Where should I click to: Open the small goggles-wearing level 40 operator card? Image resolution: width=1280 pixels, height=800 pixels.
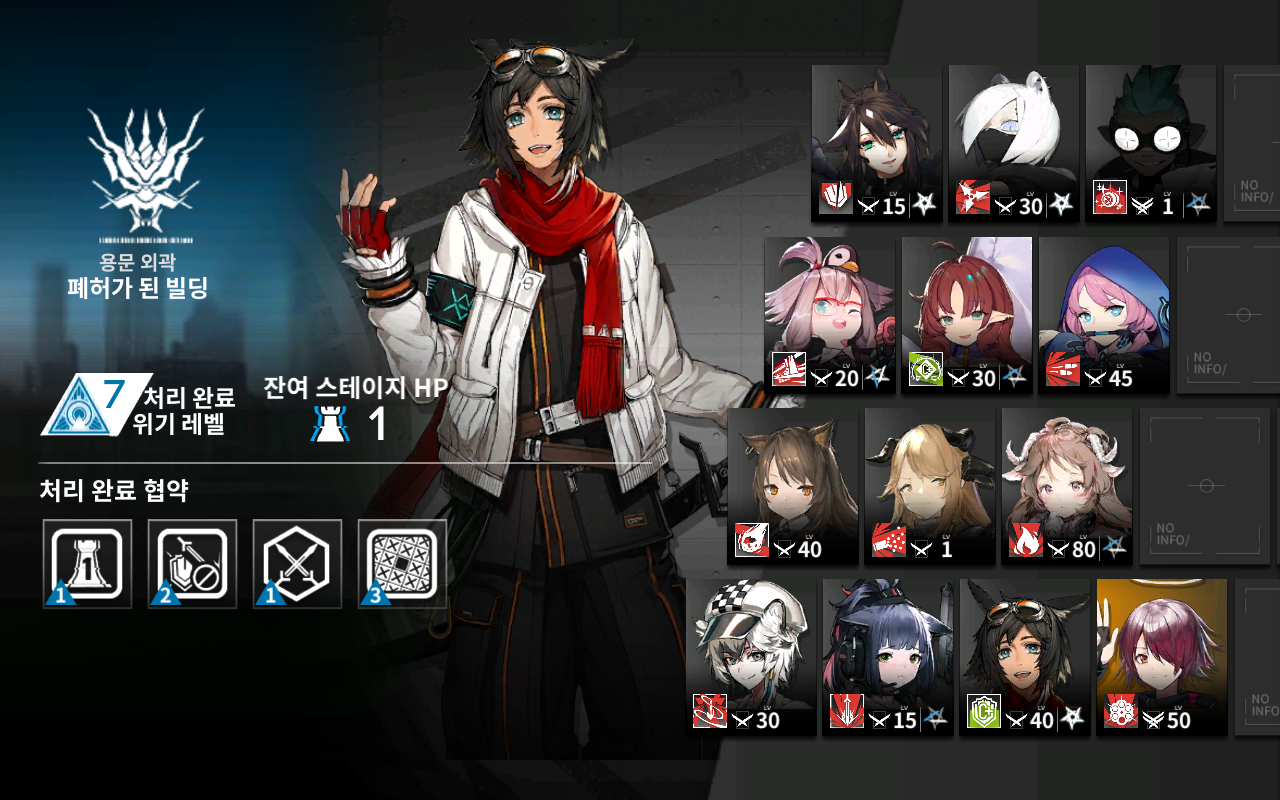[1025, 657]
